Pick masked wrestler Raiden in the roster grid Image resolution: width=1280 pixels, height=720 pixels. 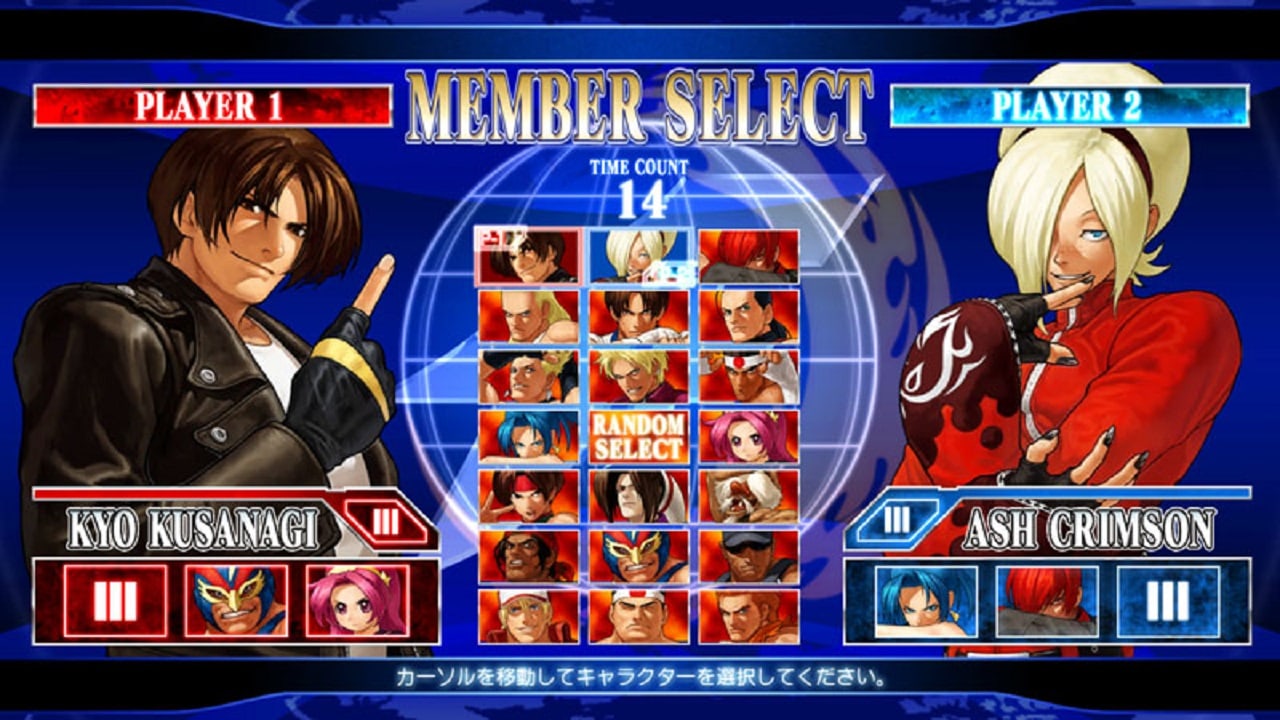click(x=638, y=556)
